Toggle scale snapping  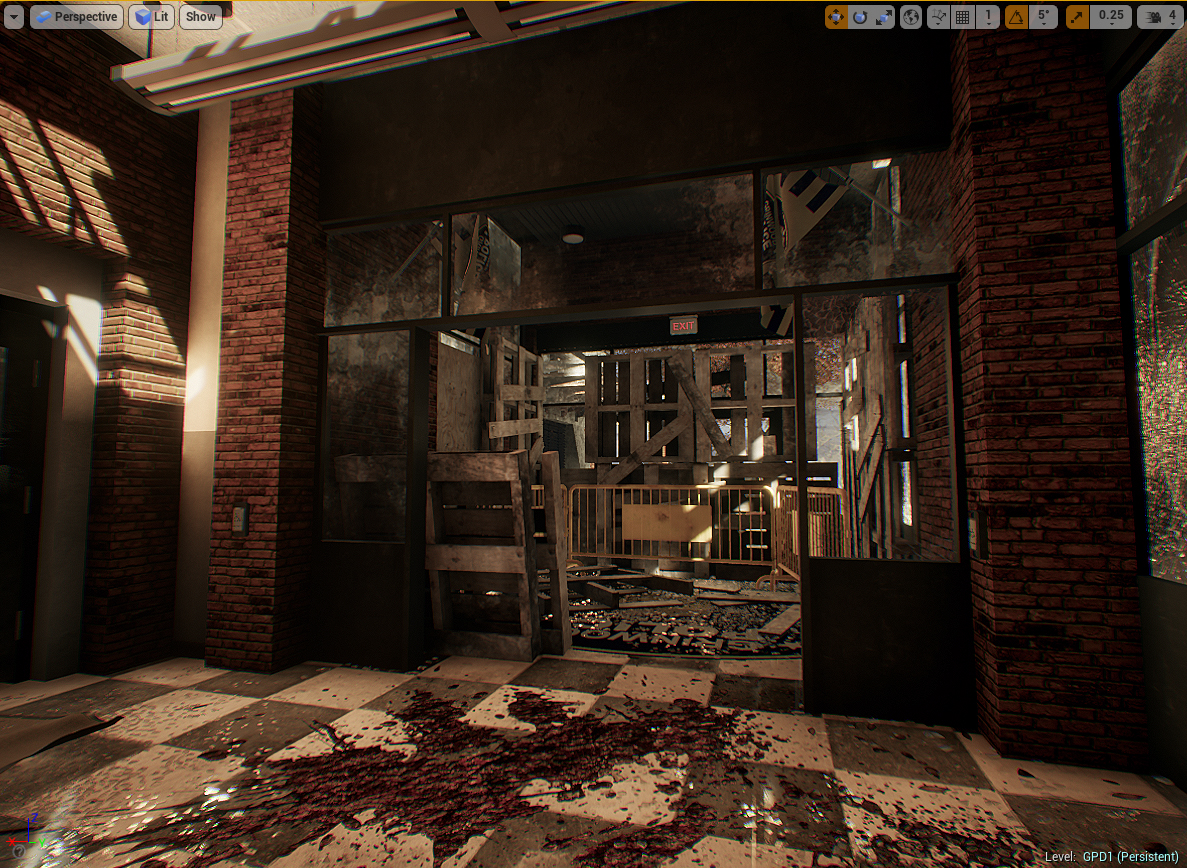pos(1079,16)
